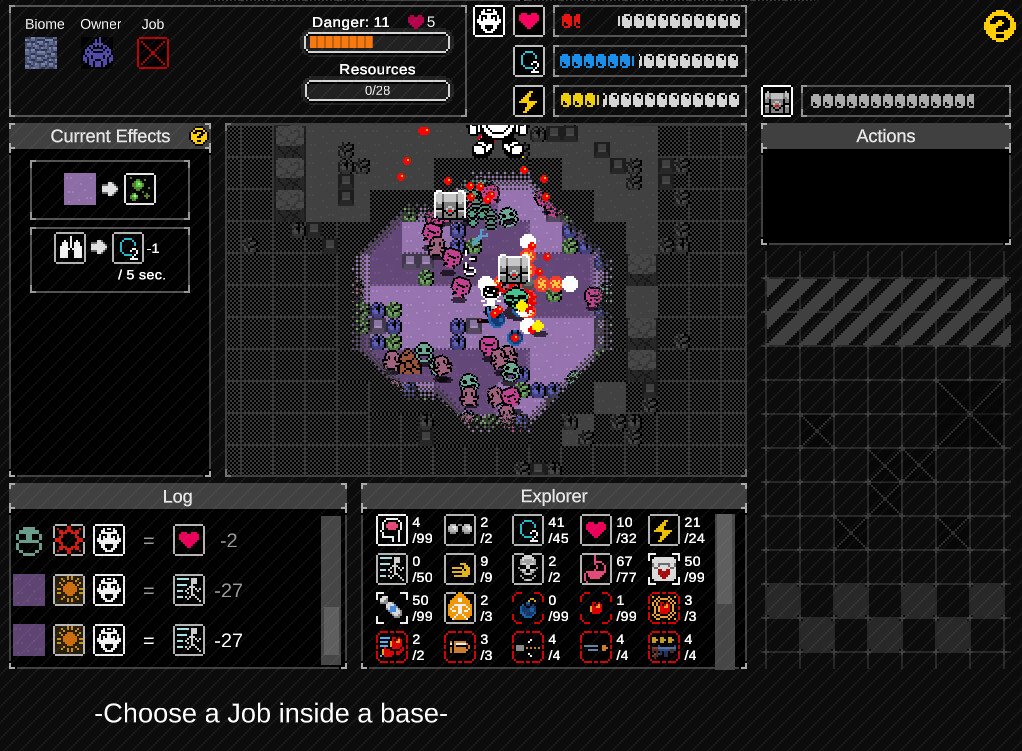This screenshot has height=751, width=1022.
Task: Select the stomach hunger stat icon
Action: coord(596,568)
